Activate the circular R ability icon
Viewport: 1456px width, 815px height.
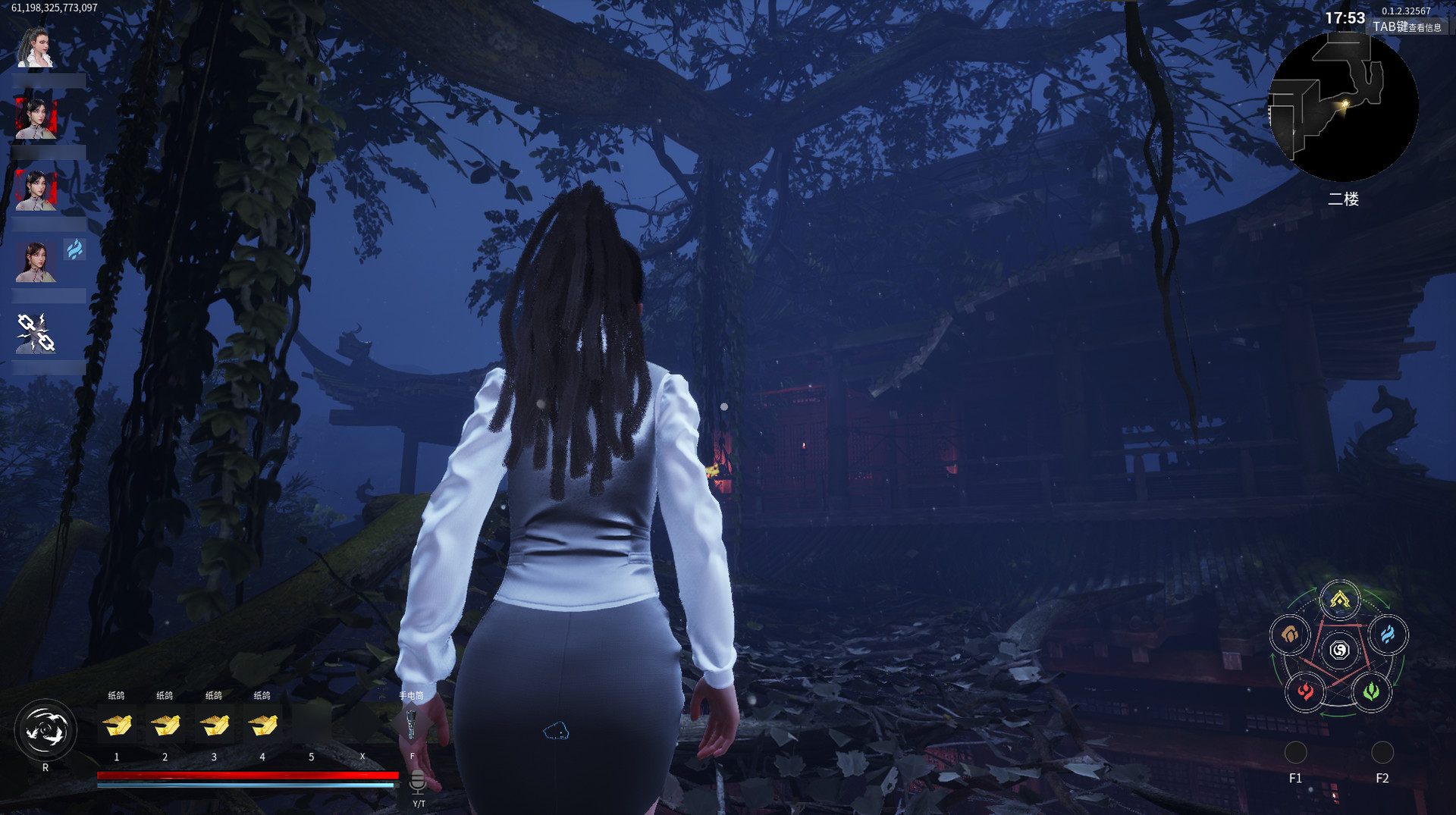point(47,729)
